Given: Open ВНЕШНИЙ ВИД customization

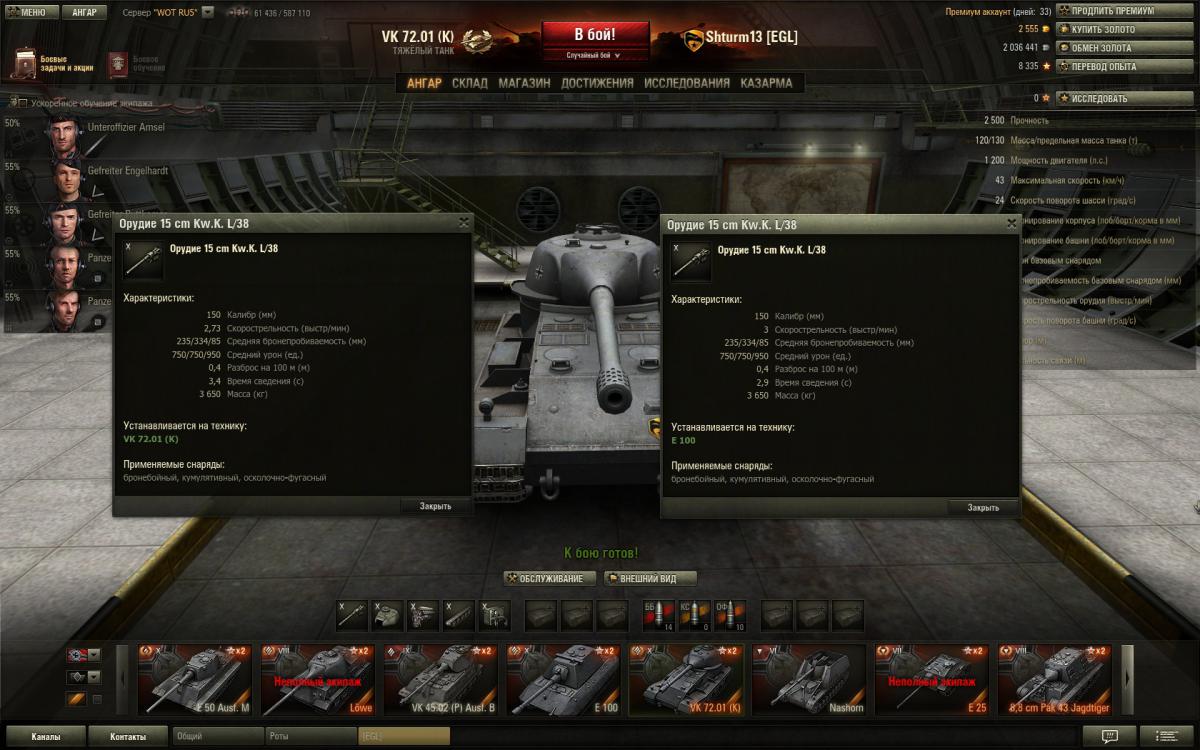Looking at the screenshot, I should pyautogui.click(x=650, y=578).
